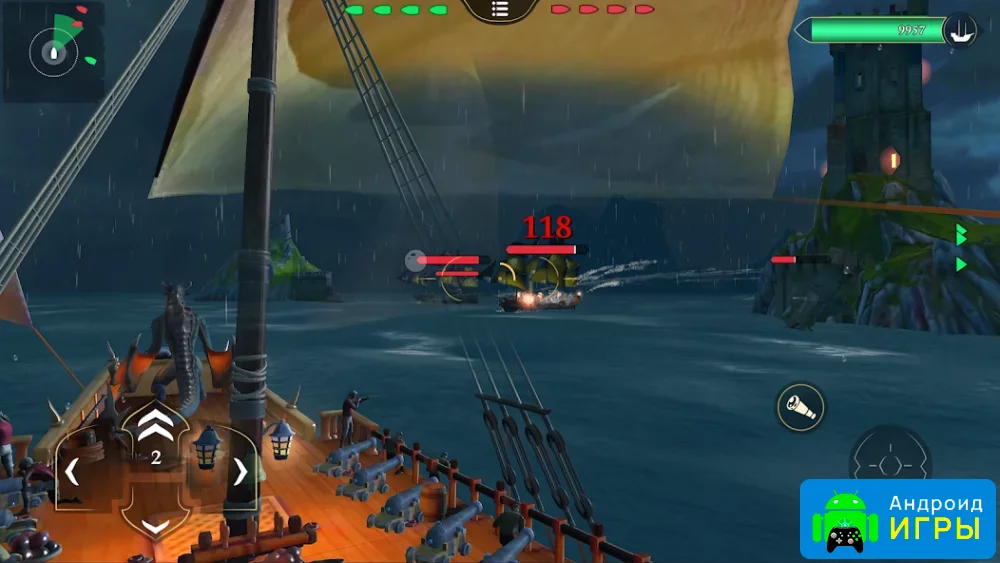Steer the ship left with the left arrow
1000x563 pixels.
(72, 471)
